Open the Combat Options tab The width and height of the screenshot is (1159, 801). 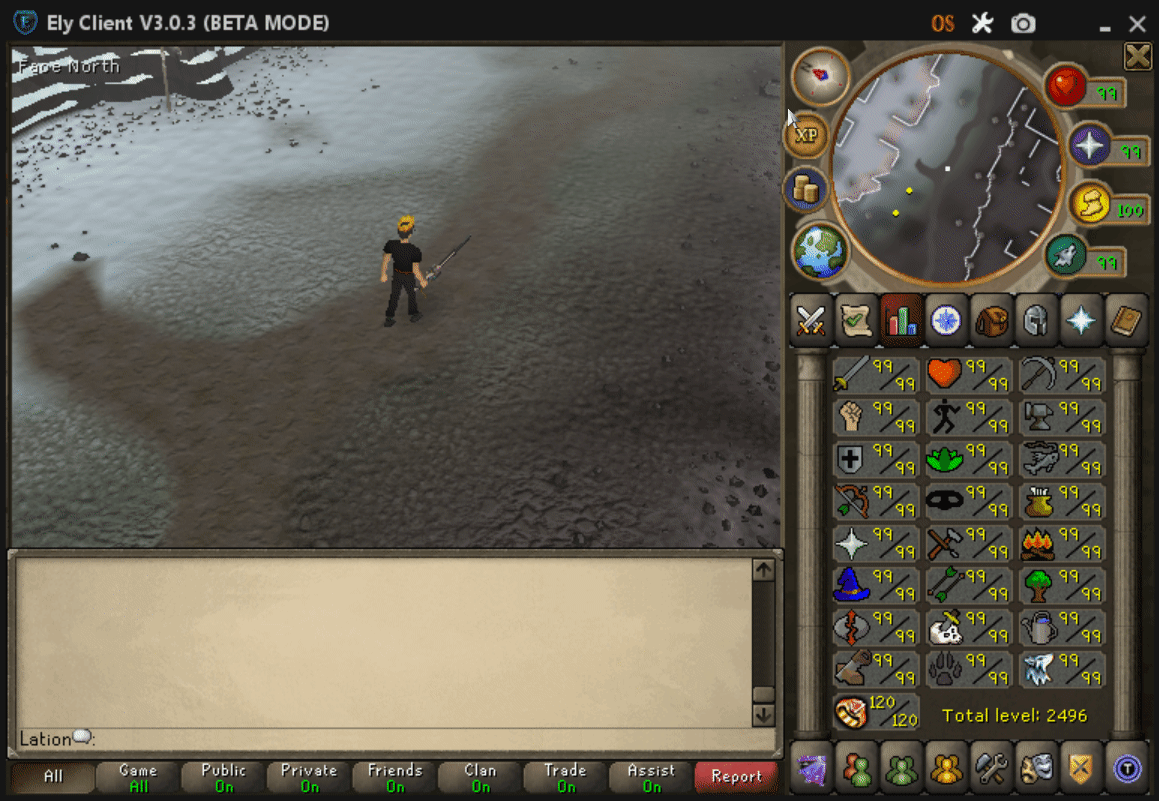pyautogui.click(x=811, y=321)
